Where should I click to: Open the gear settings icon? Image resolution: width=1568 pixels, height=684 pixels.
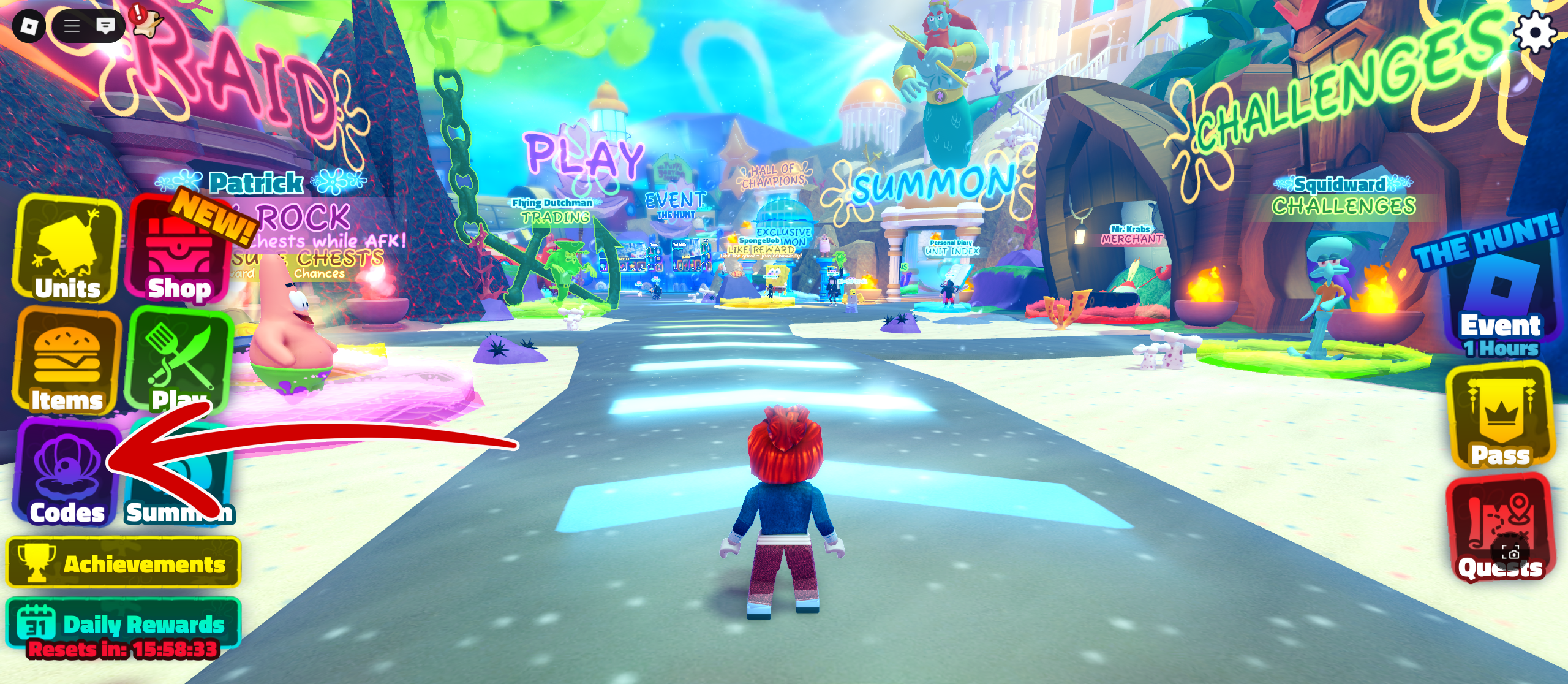pos(1534,31)
